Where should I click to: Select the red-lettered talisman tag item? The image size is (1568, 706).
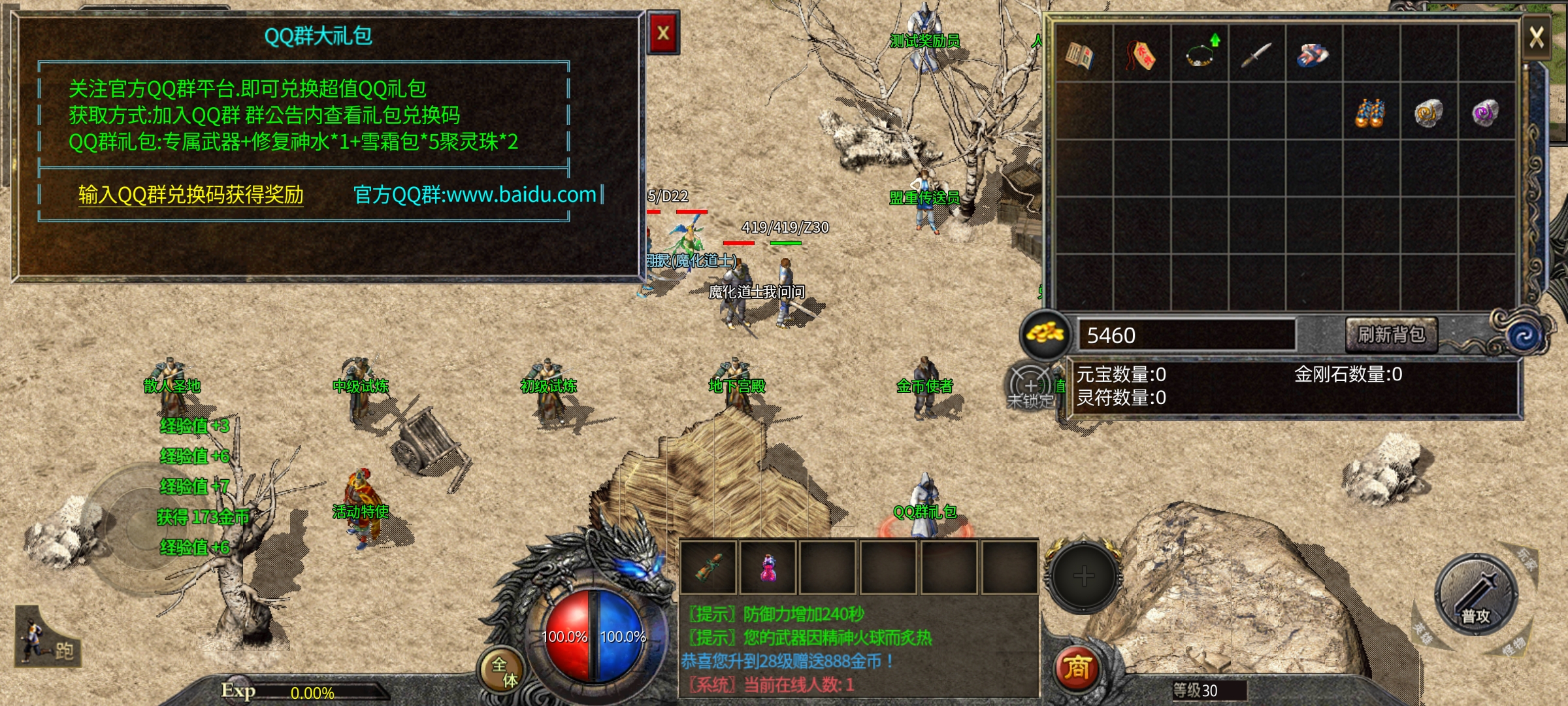point(1141,55)
